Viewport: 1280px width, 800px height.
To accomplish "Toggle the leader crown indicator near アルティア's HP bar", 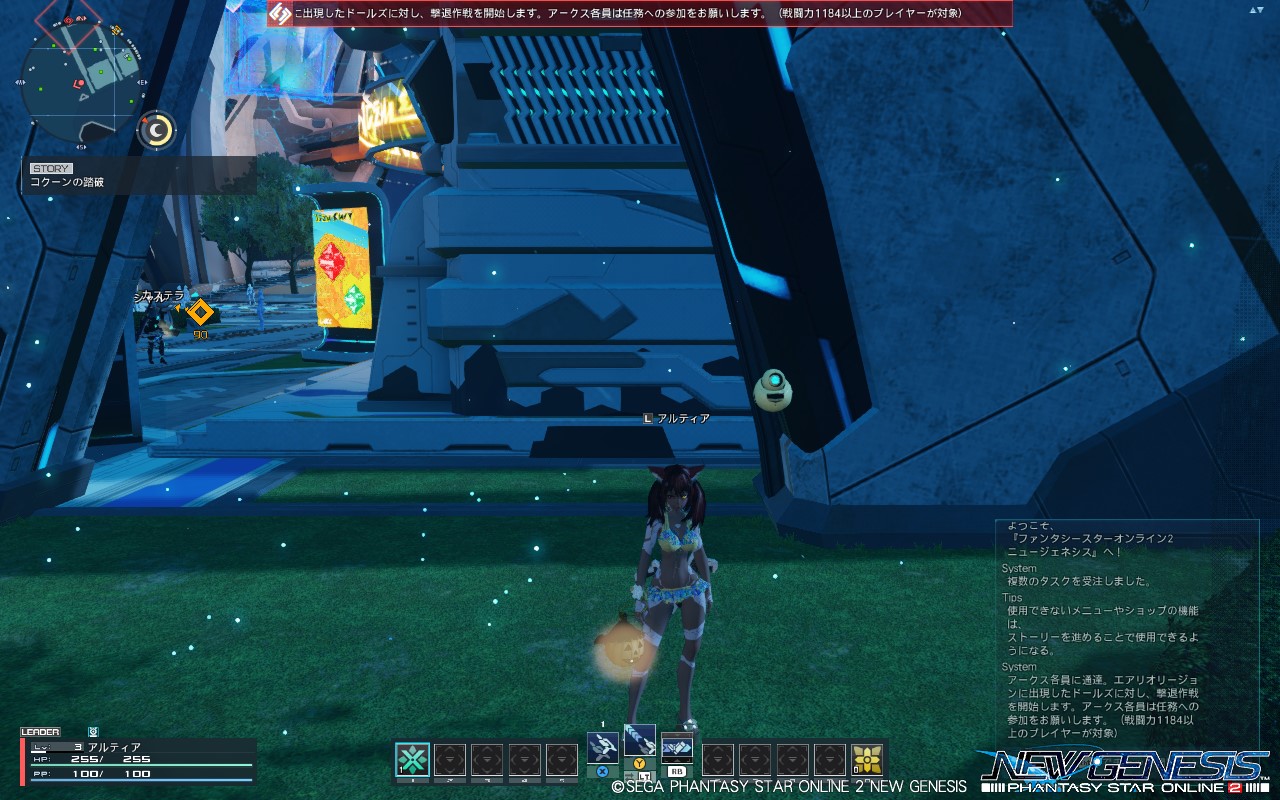I will [x=93, y=731].
